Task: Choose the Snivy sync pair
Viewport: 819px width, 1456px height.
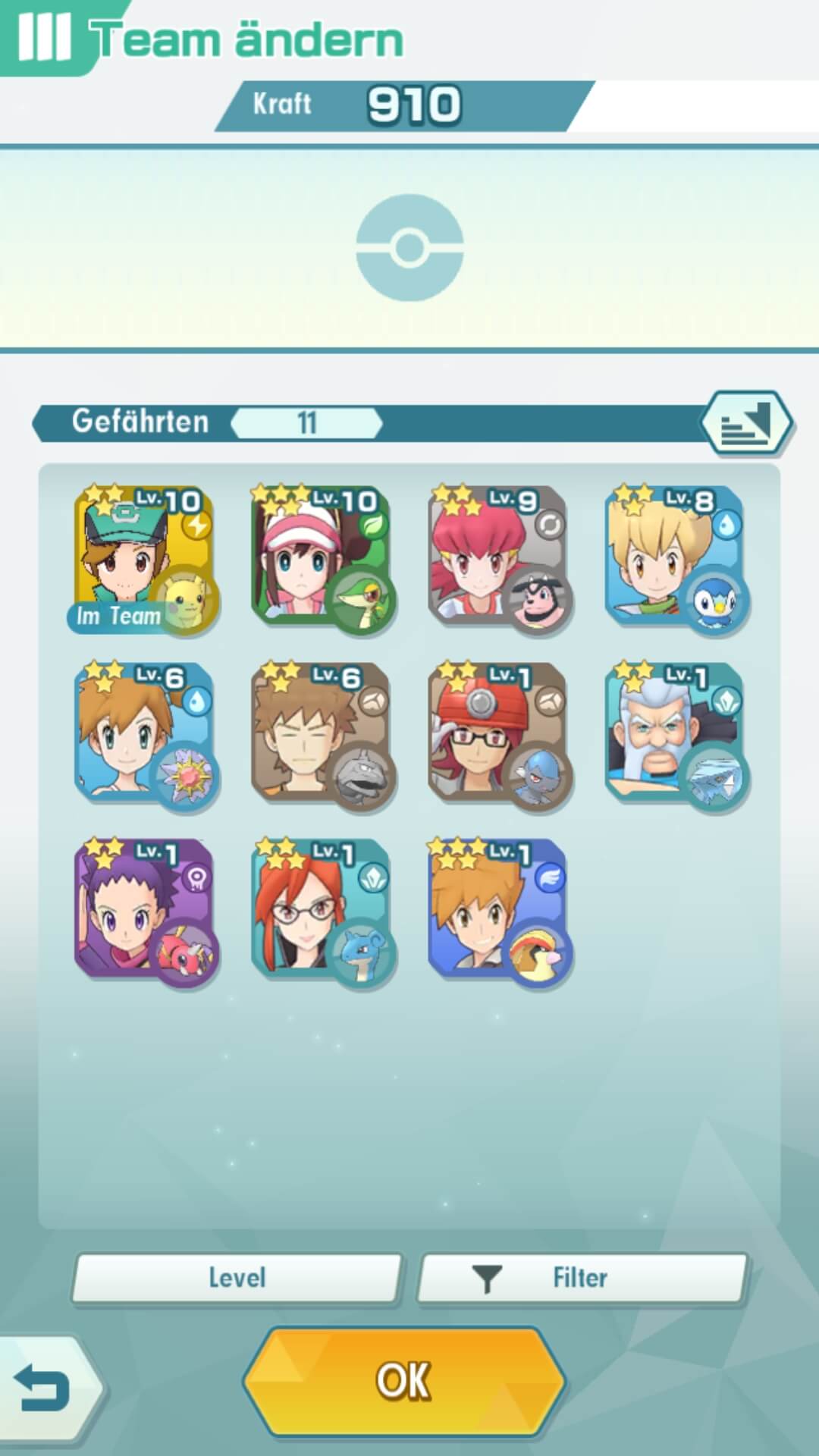Action: pyautogui.click(x=320, y=558)
